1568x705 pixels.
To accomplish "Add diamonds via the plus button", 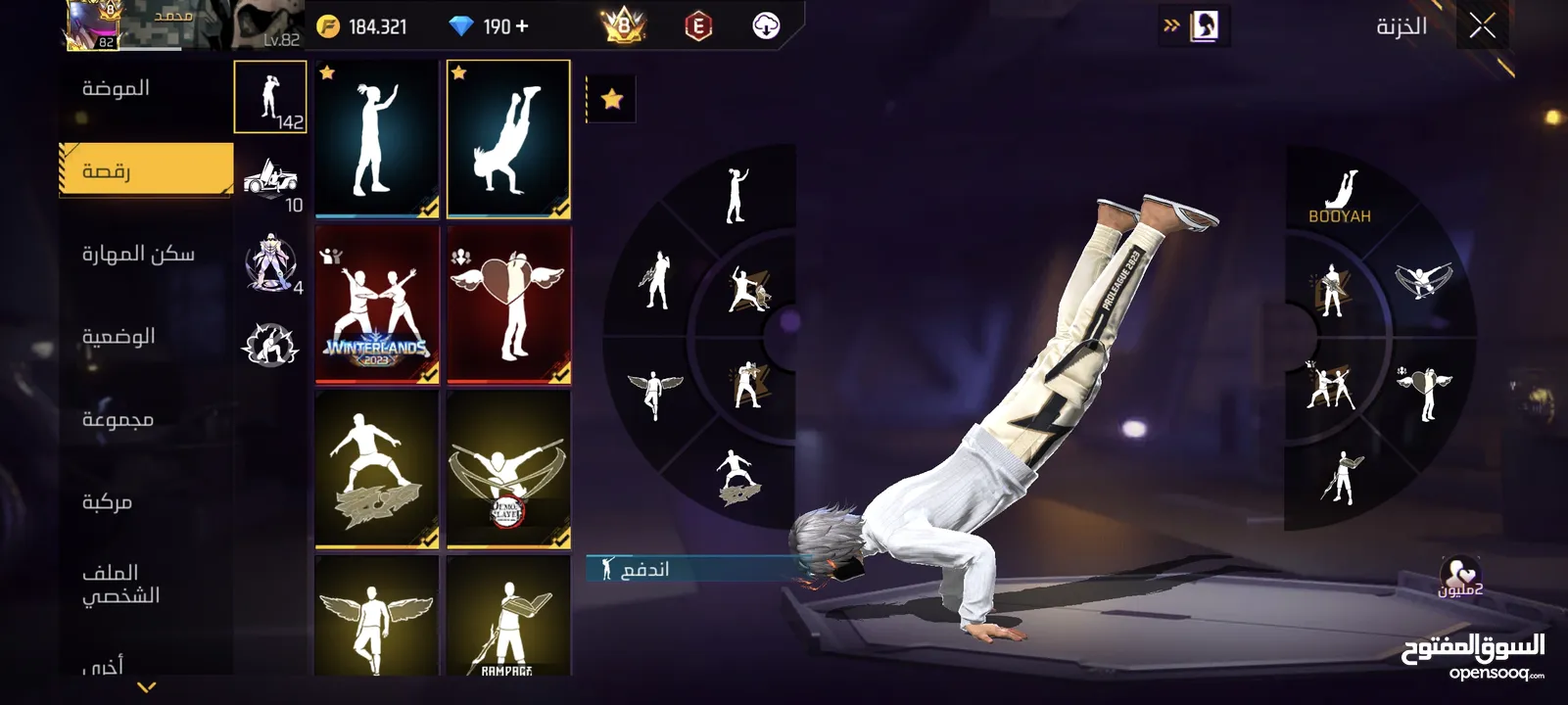I will [x=522, y=26].
